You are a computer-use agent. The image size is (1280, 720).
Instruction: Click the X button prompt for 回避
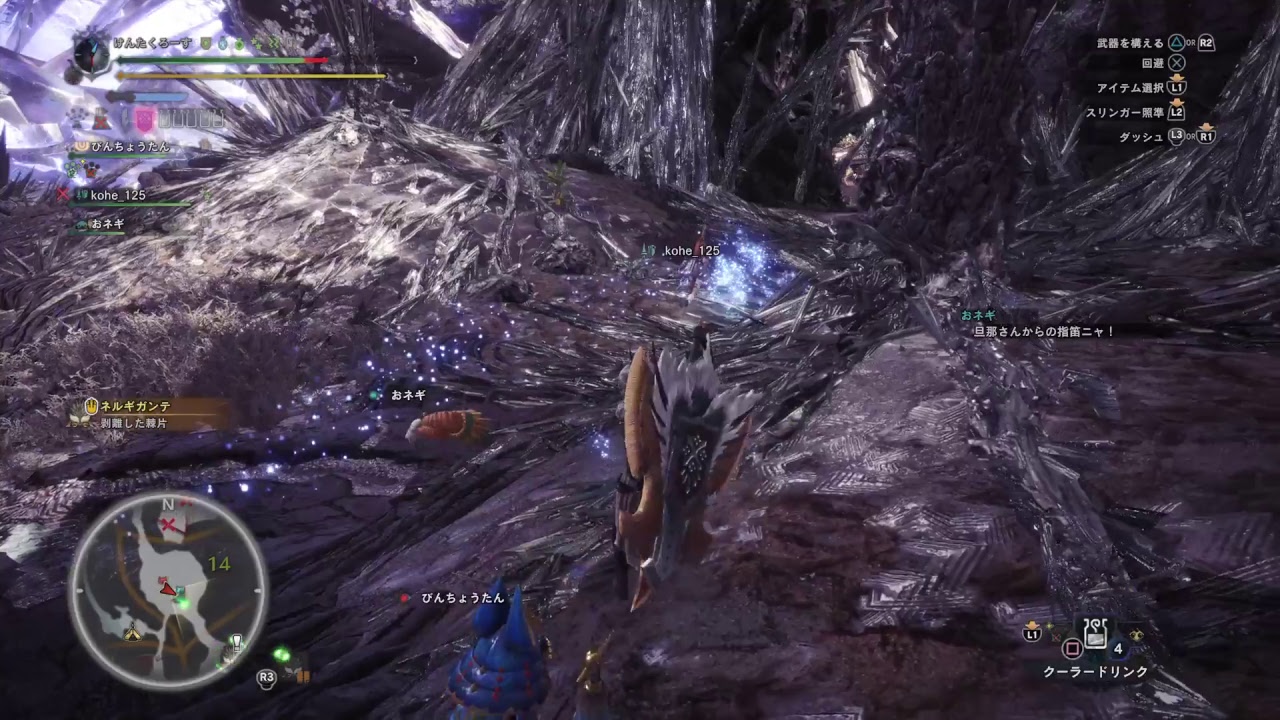pyautogui.click(x=1176, y=63)
